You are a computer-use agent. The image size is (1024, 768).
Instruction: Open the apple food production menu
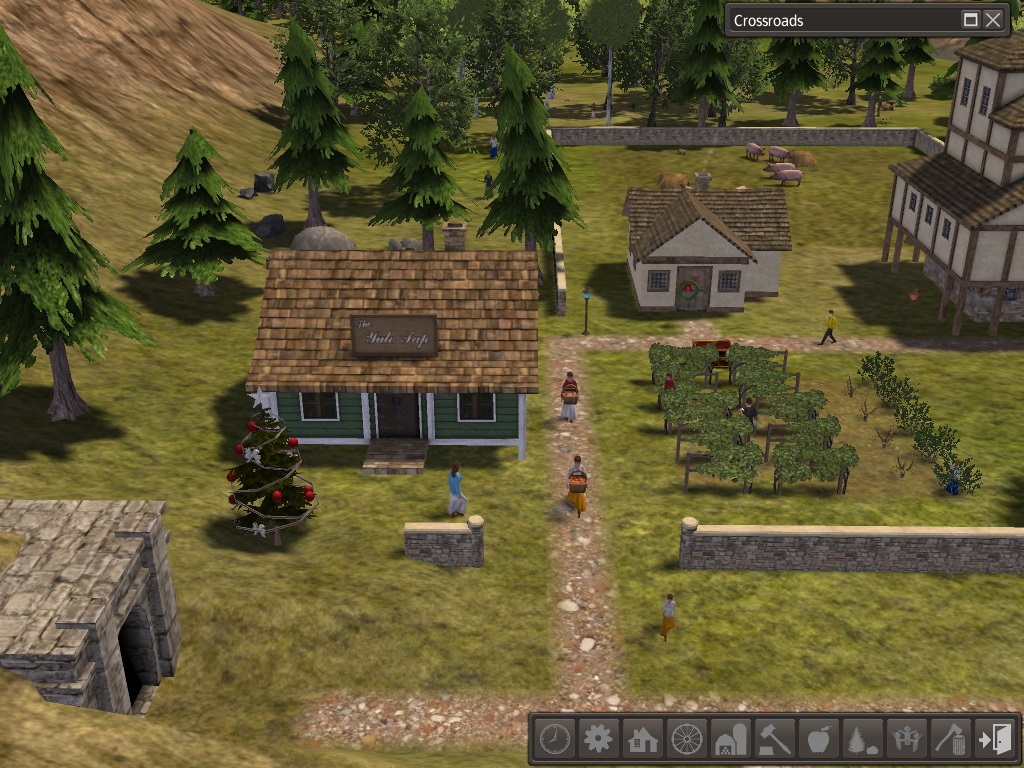point(819,740)
